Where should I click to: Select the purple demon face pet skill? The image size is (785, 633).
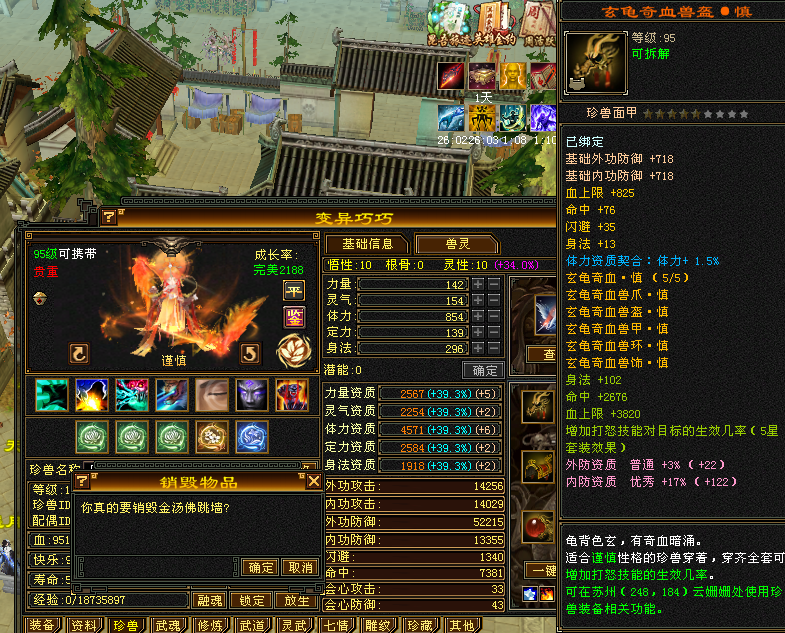click(250, 395)
